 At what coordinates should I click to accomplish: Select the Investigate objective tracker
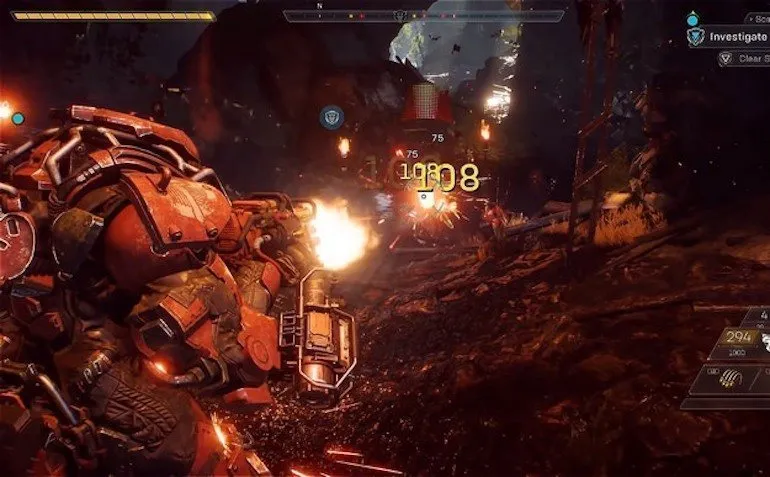coord(738,37)
